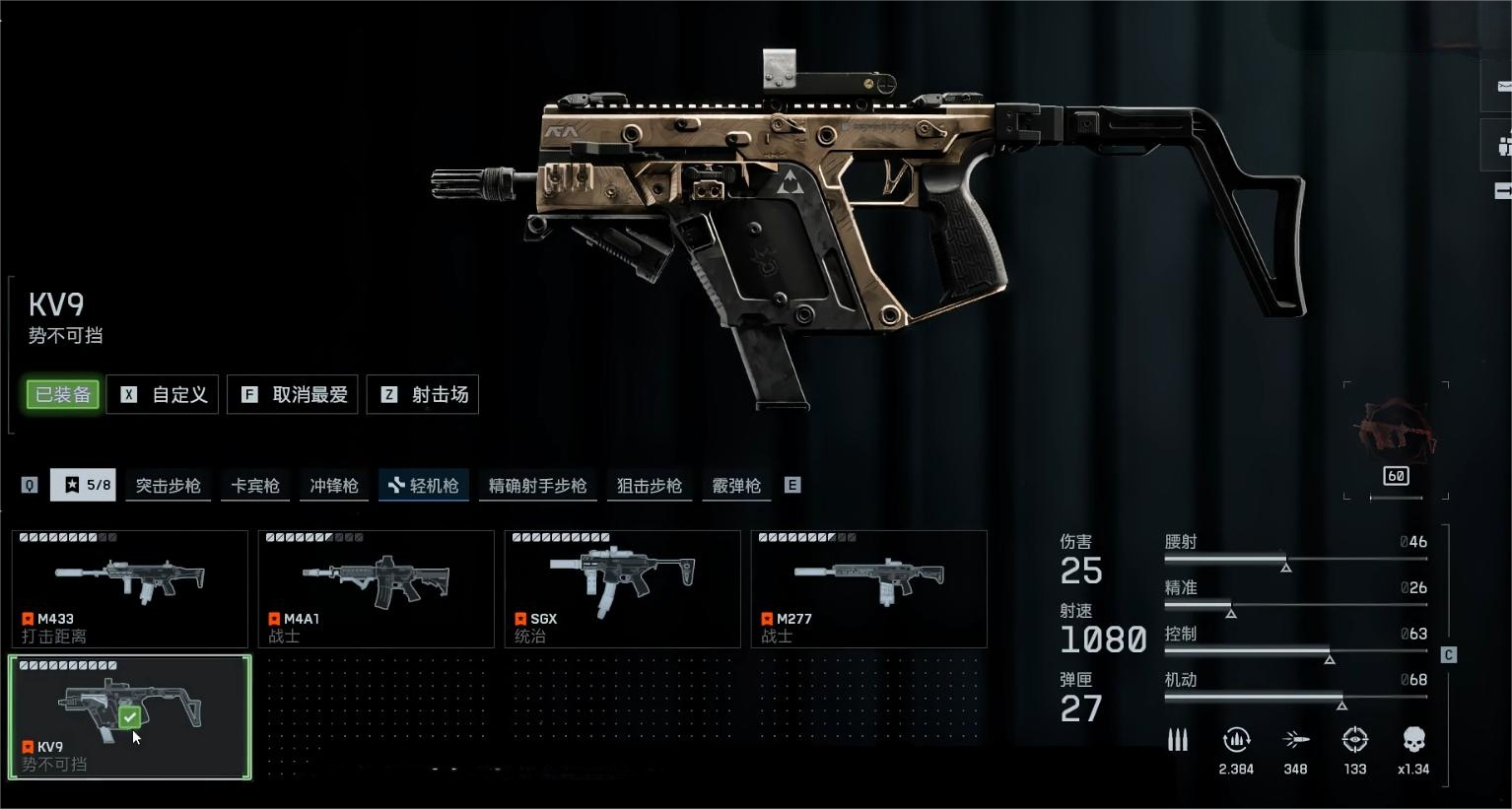Image resolution: width=1512 pixels, height=809 pixels.
Task: Open the 狙击步枪 sniper rifle tab
Action: coord(650,486)
